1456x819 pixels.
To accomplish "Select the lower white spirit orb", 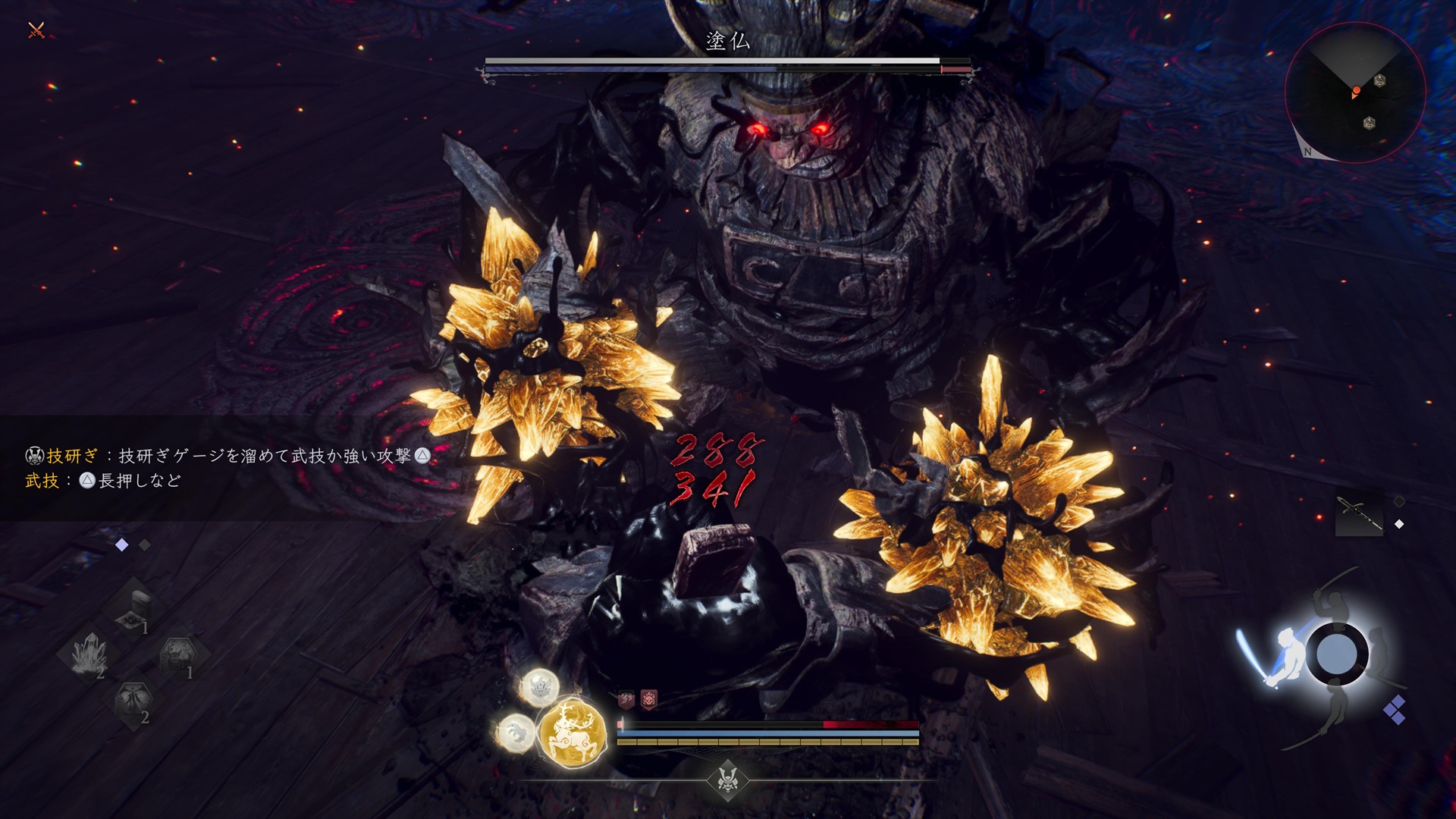I will [x=516, y=733].
